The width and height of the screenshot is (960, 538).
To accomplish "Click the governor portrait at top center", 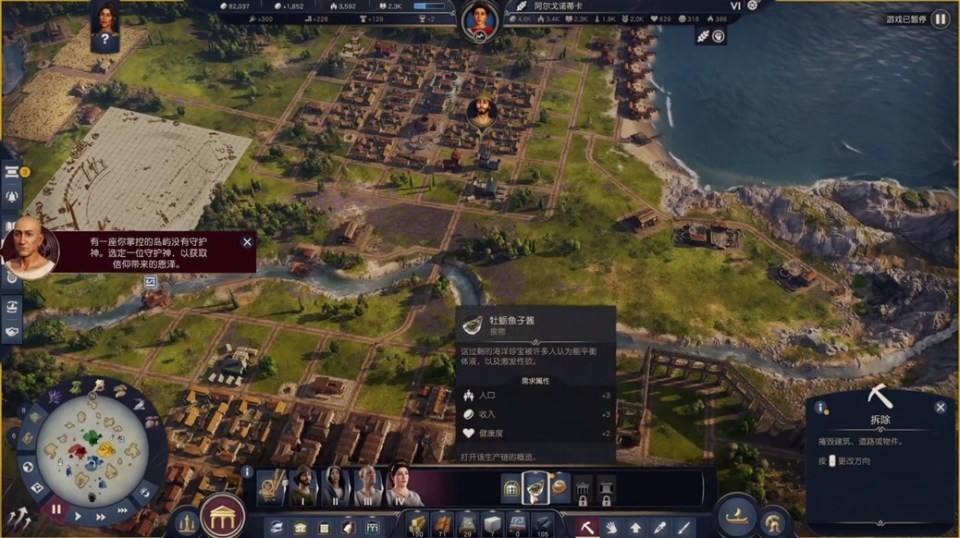I will coord(480,18).
